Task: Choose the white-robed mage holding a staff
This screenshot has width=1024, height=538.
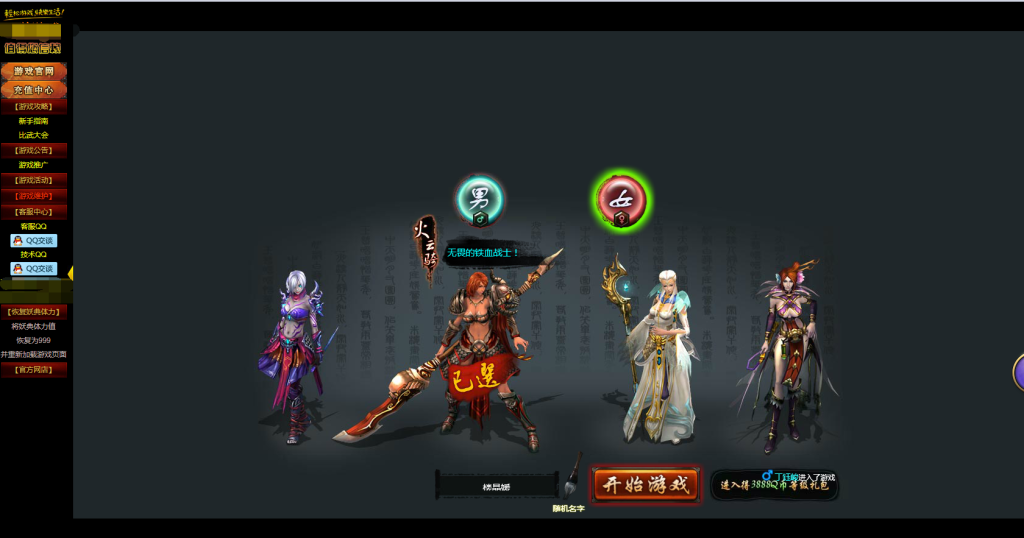Action: click(x=657, y=355)
